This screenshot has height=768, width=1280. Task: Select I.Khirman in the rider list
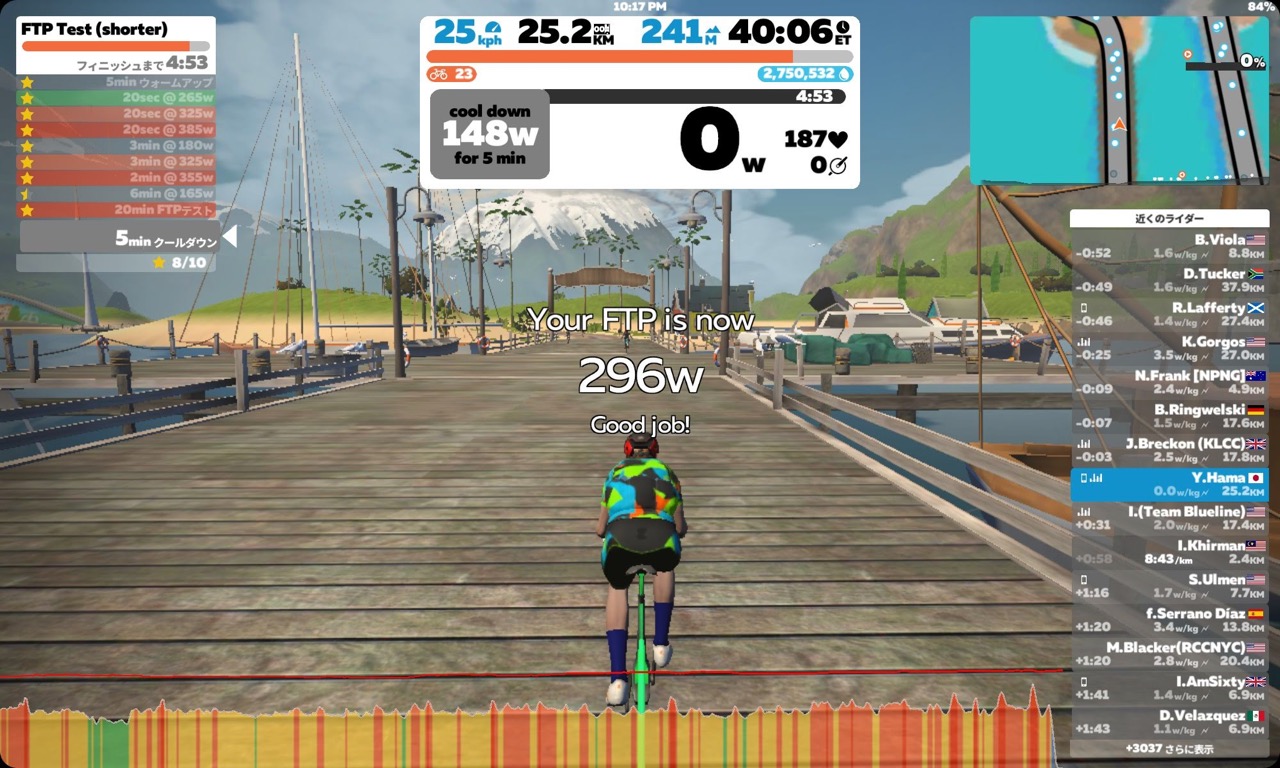point(1169,552)
